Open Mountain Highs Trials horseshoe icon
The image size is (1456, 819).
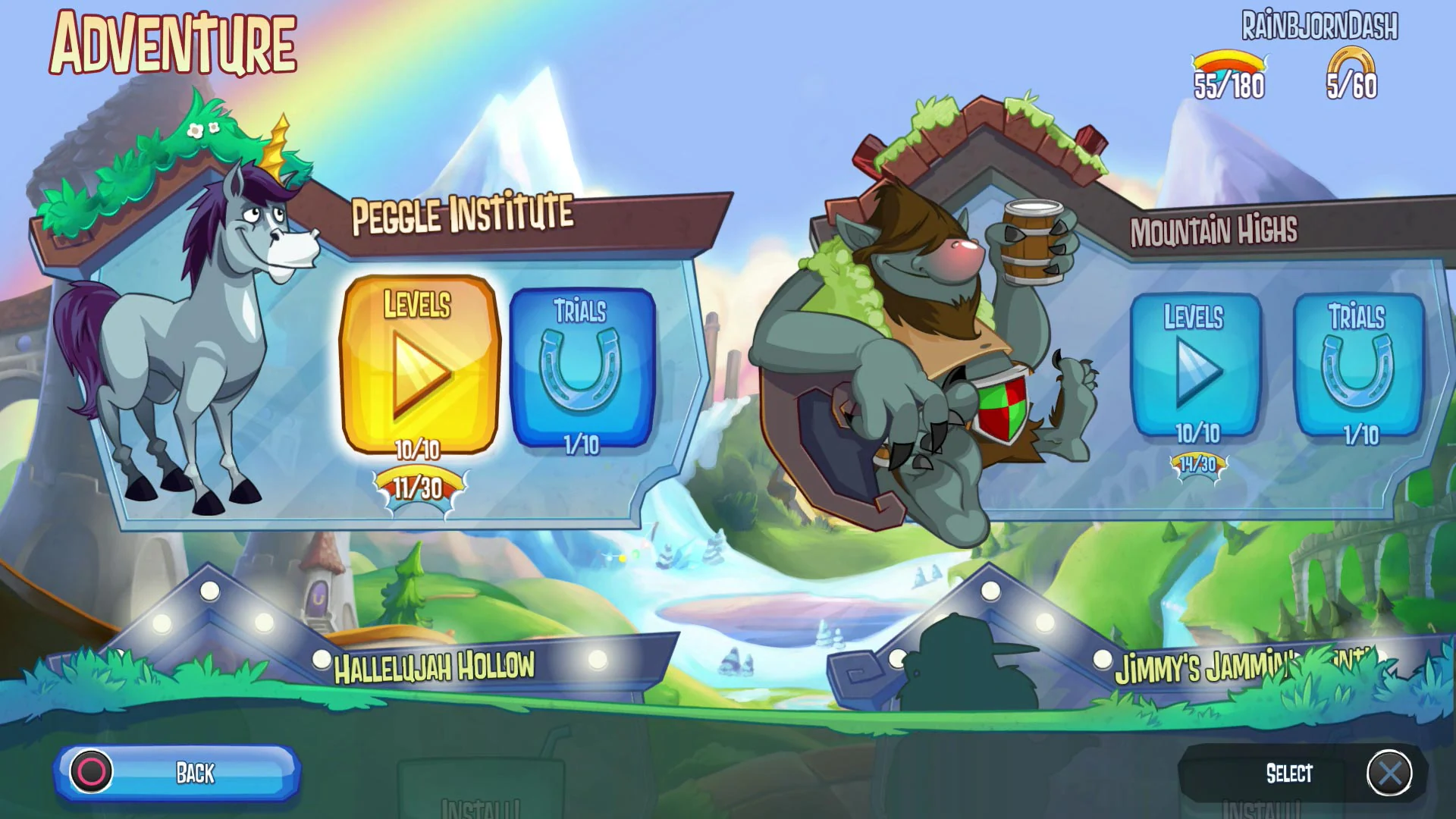pyautogui.click(x=1357, y=369)
